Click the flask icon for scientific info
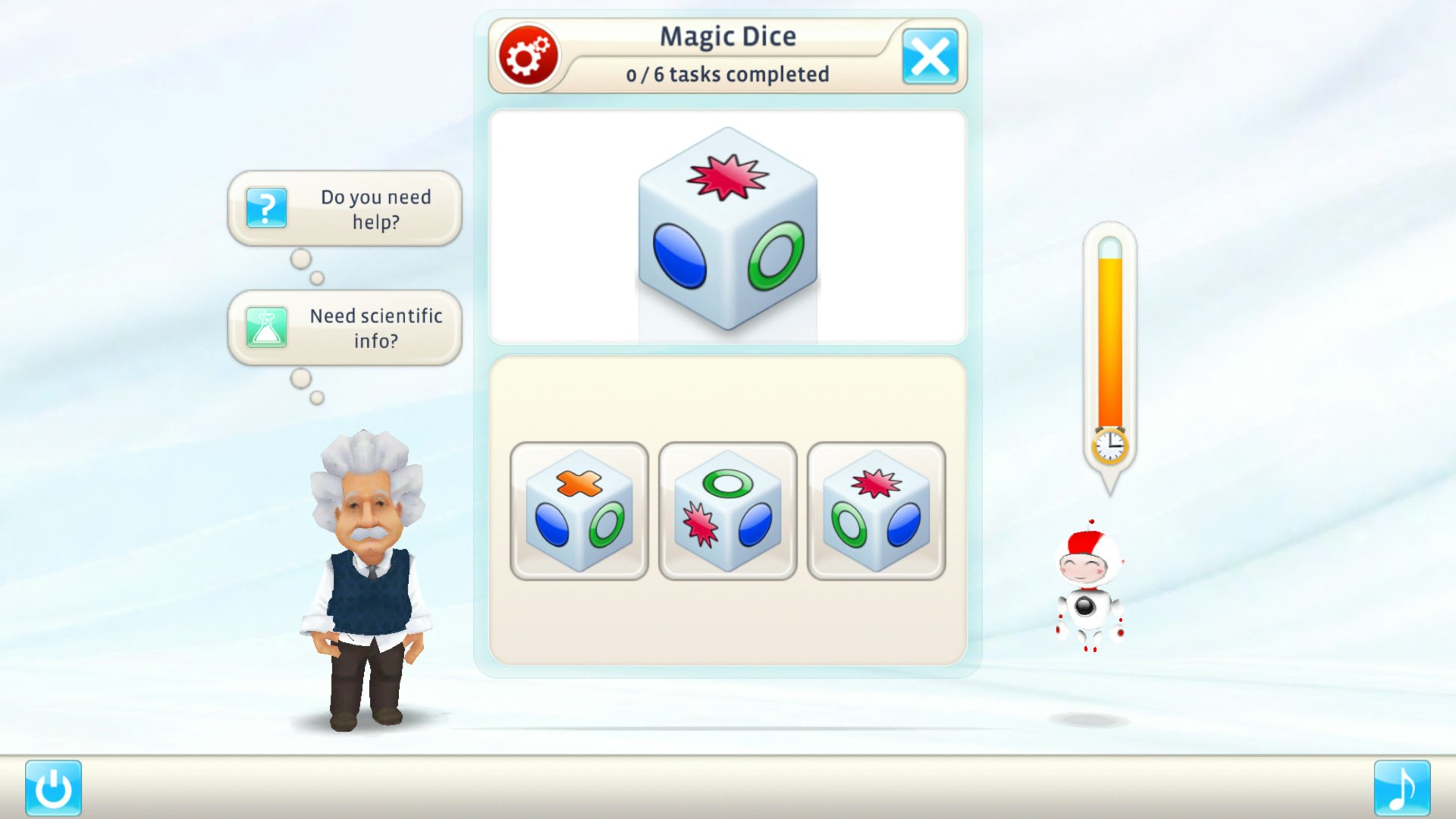This screenshot has width=1456, height=819. pyautogui.click(x=264, y=327)
